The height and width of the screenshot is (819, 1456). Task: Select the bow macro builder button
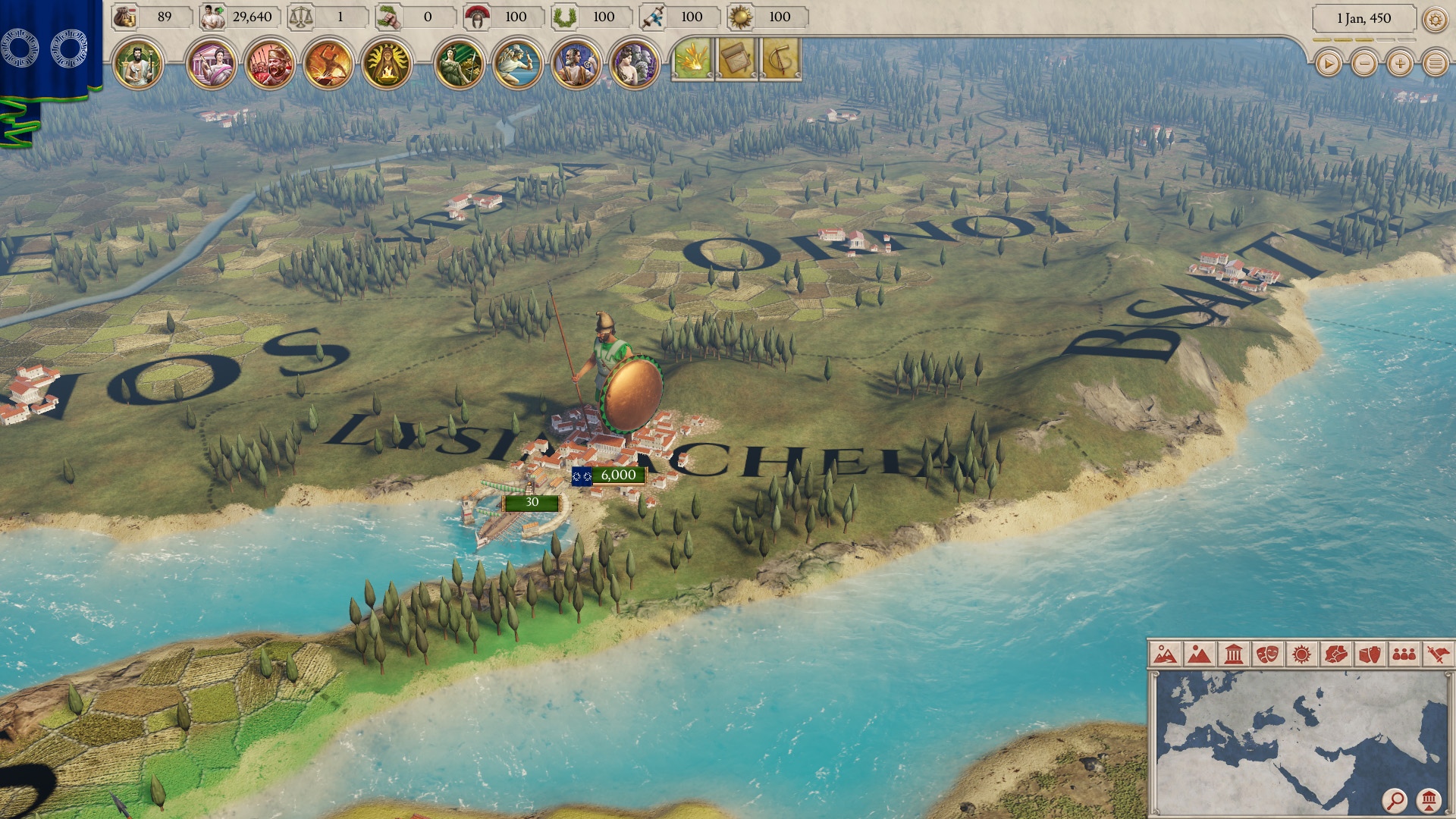point(781,59)
